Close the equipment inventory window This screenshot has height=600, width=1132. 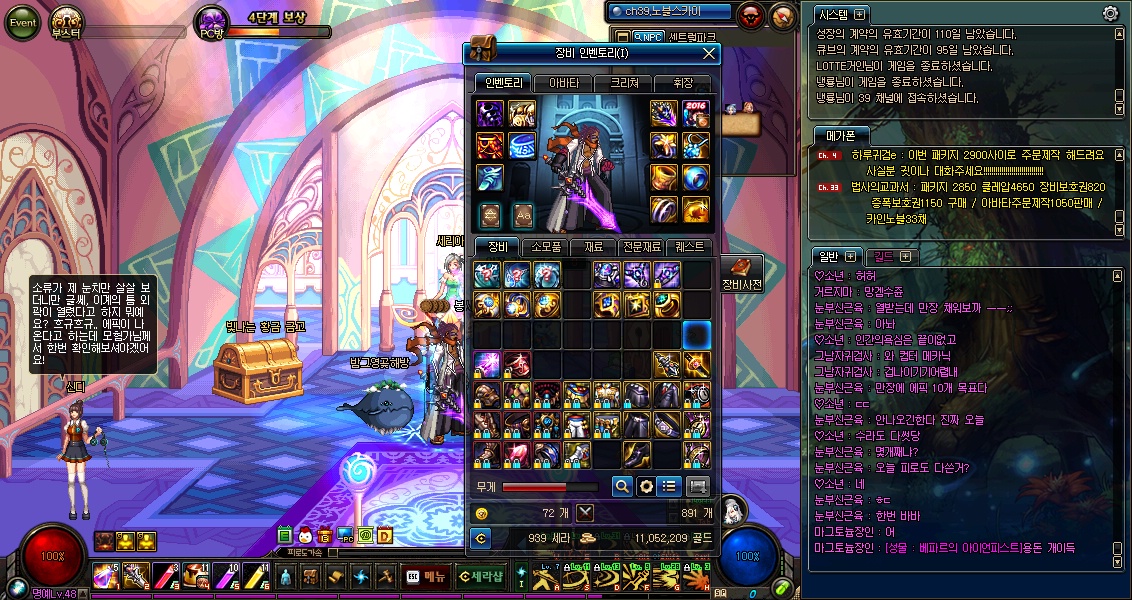[709, 53]
